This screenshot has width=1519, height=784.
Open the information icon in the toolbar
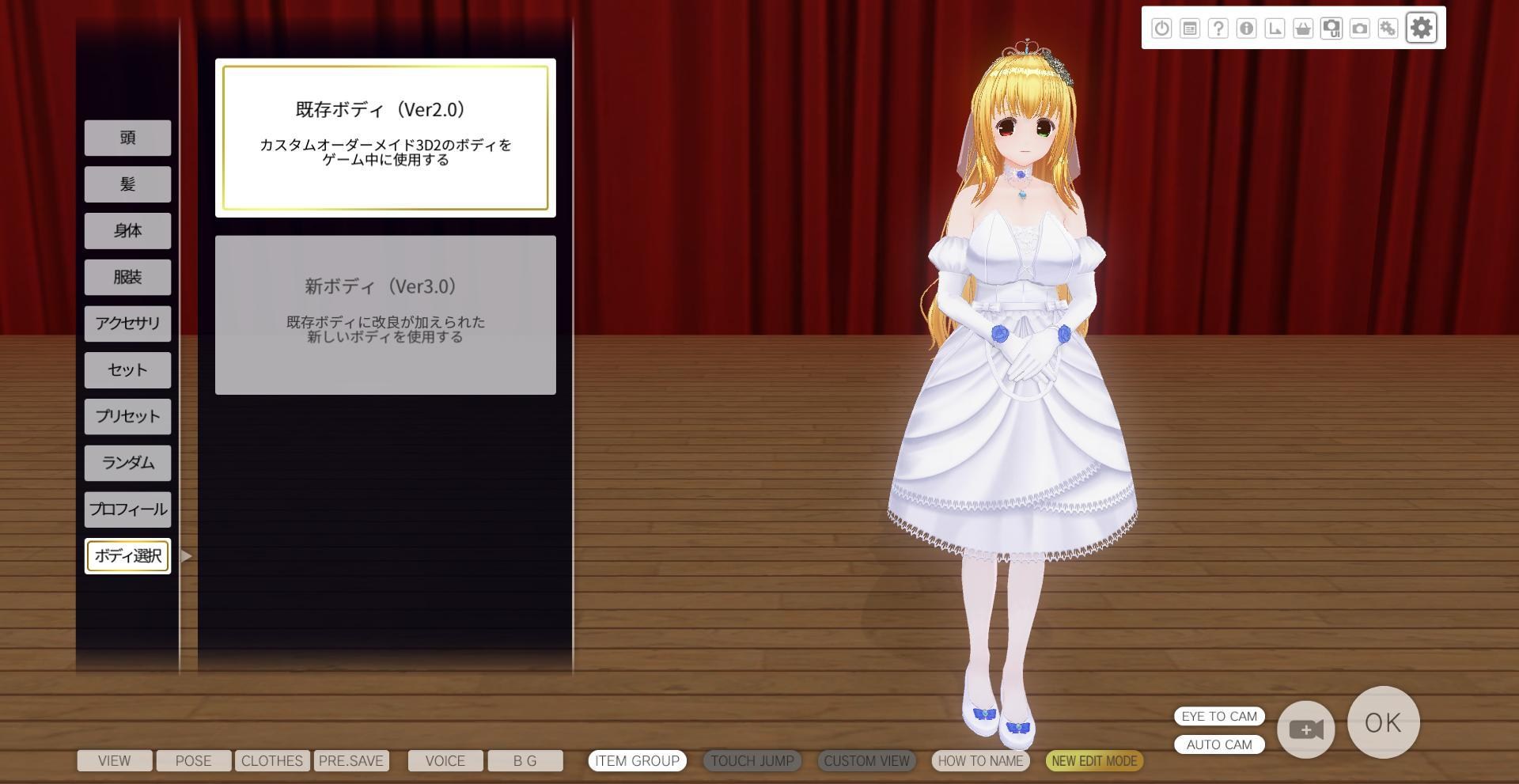(1248, 28)
